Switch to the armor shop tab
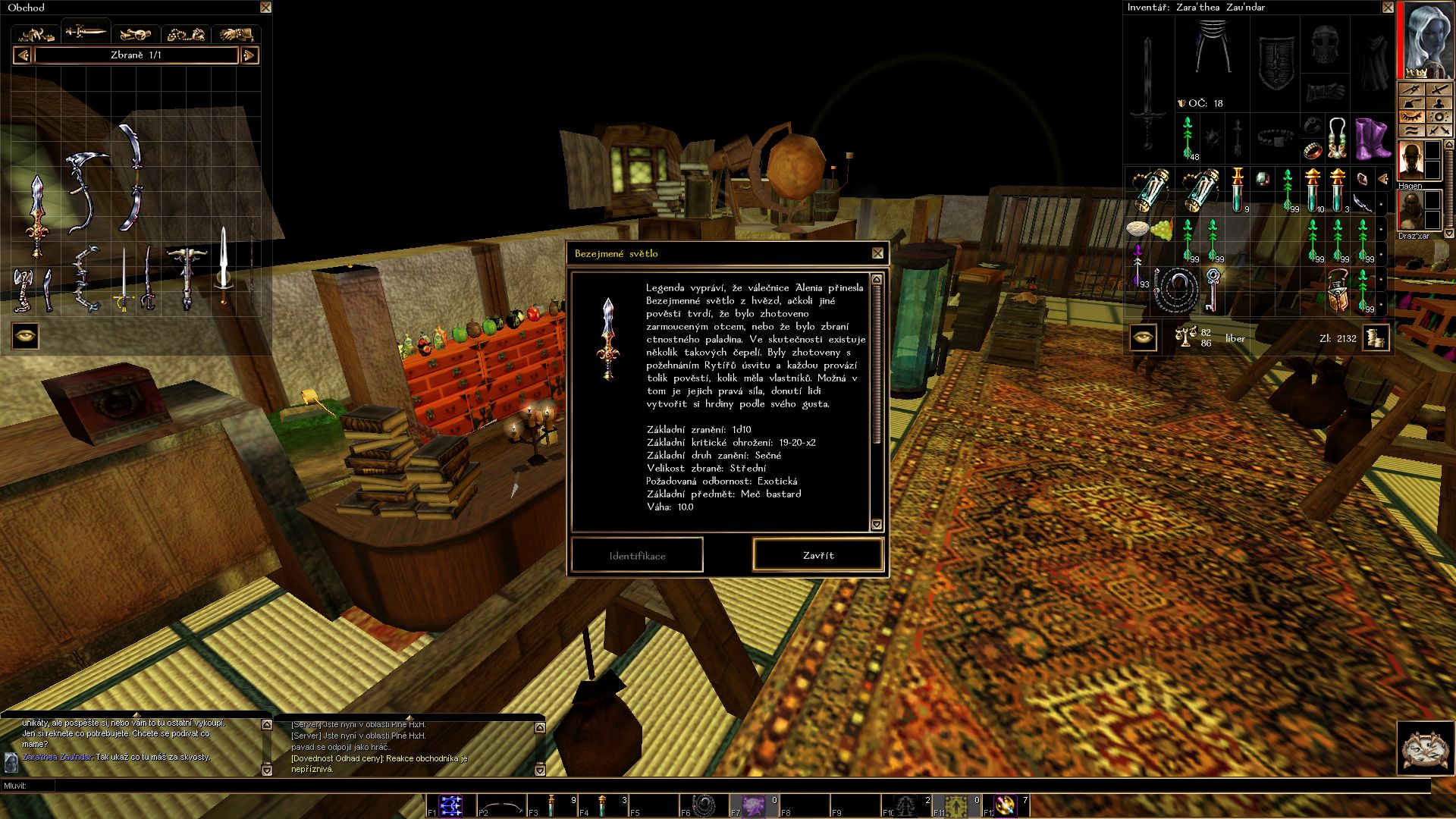 [x=36, y=33]
